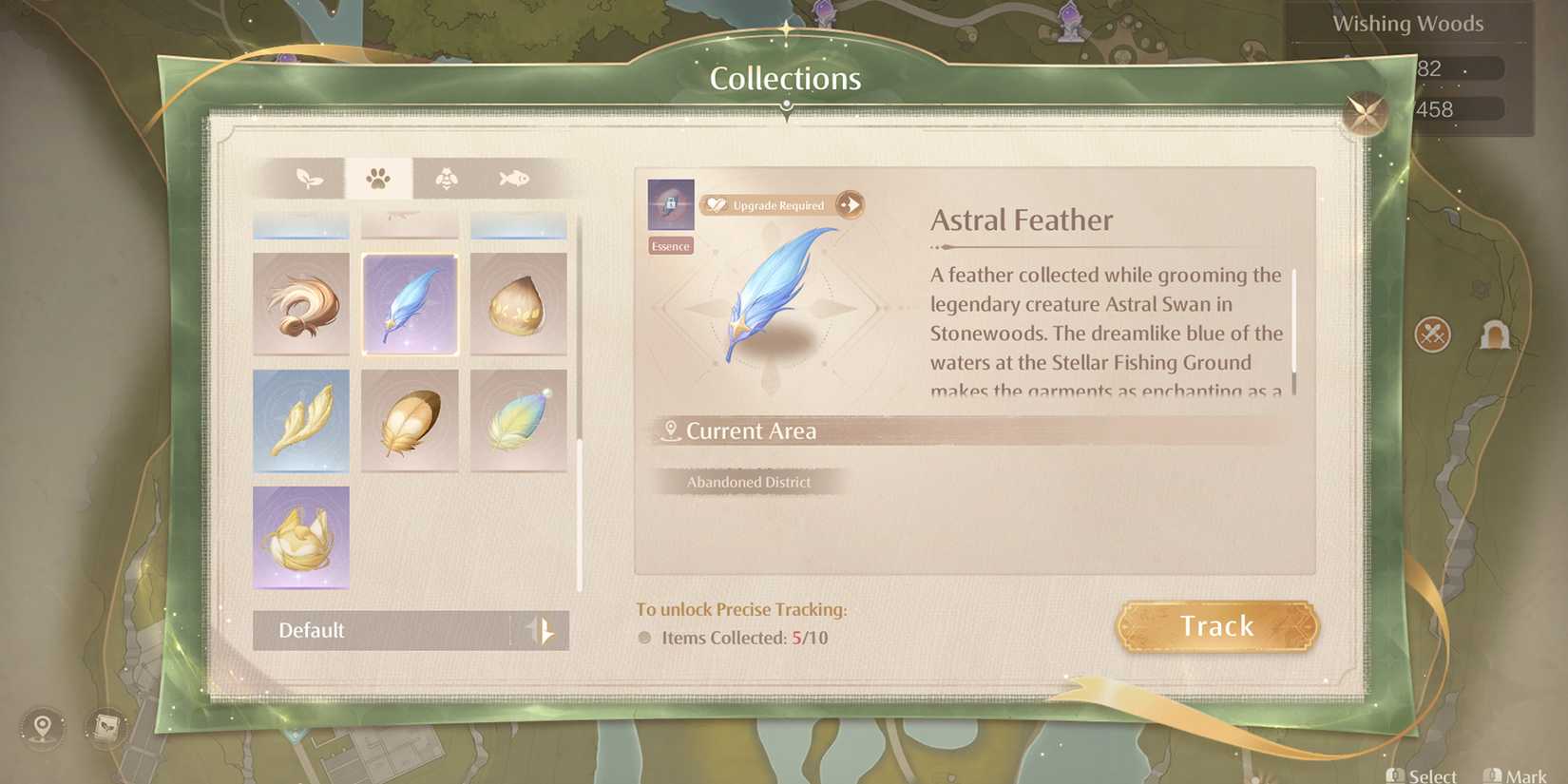Click the crossed swords map marker
The image size is (1568, 784).
coord(1435,335)
